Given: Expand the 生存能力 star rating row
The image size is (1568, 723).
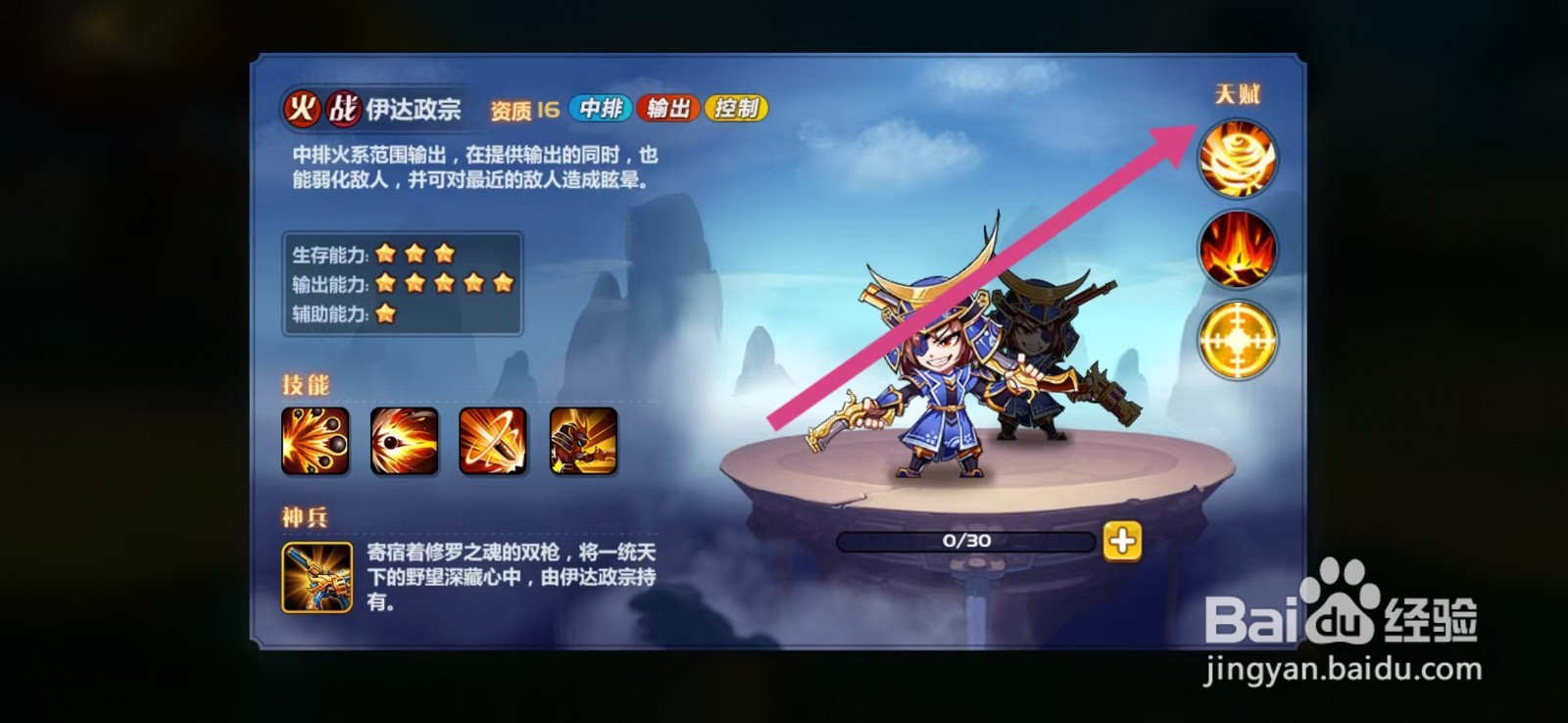Looking at the screenshot, I should 372,252.
